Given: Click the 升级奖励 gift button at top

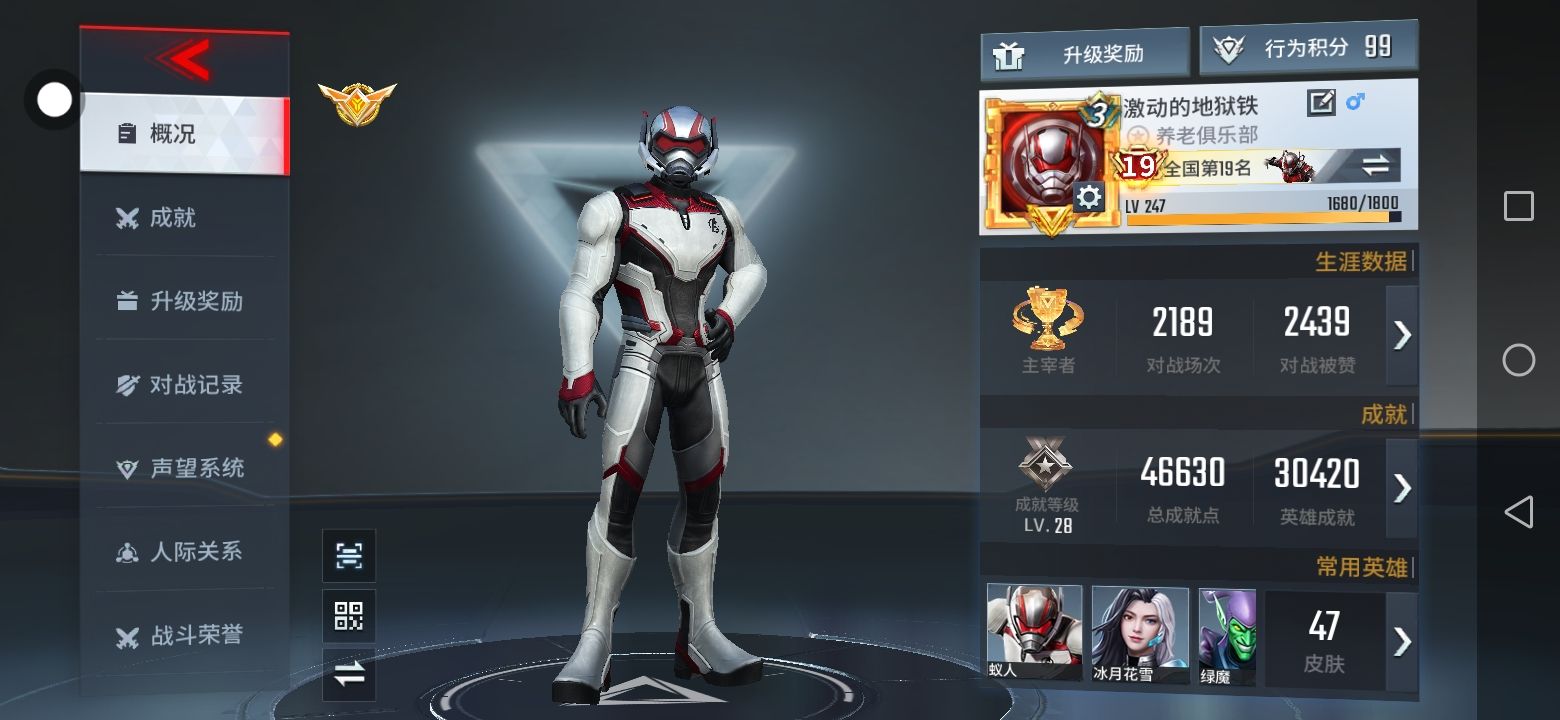Looking at the screenshot, I should pyautogui.click(x=1084, y=54).
